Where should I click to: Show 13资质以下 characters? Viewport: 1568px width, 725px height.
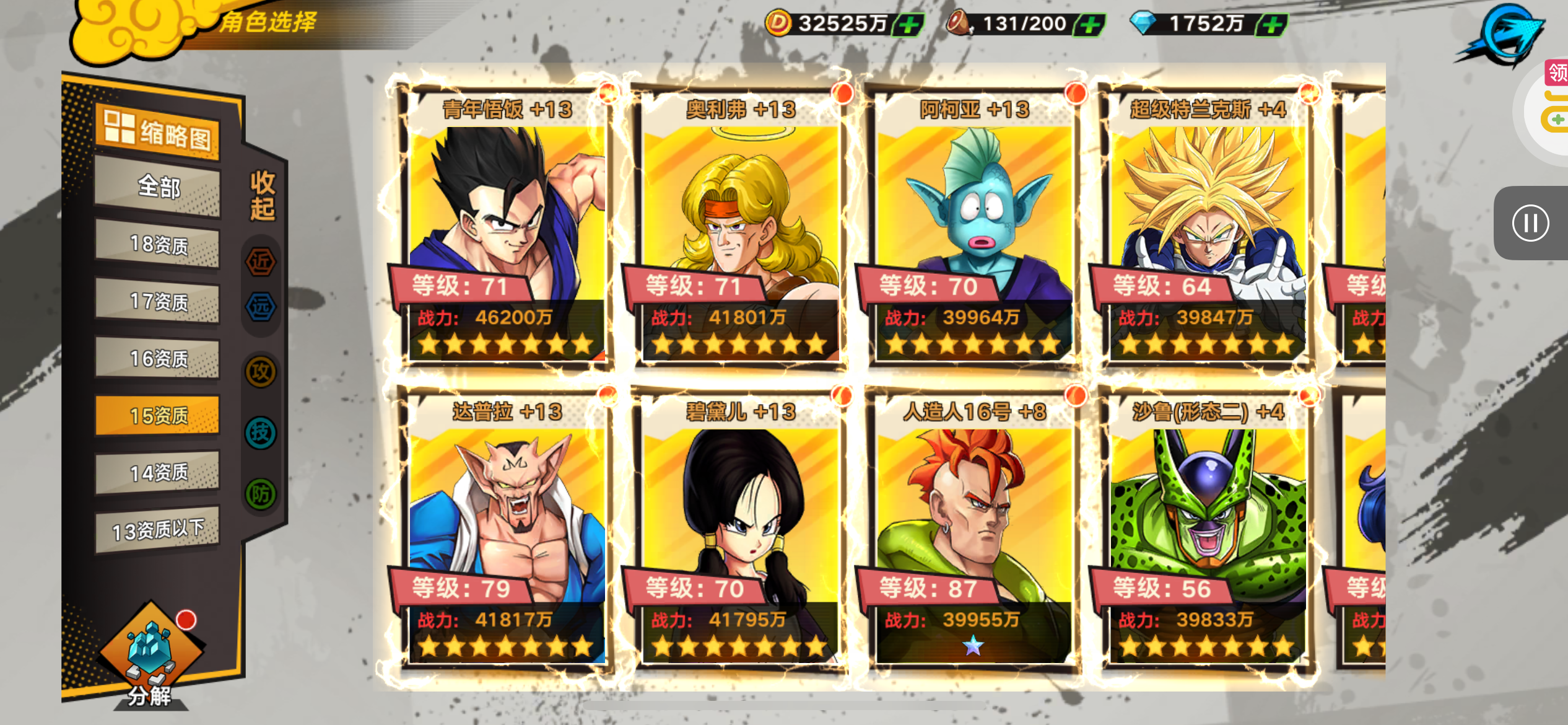point(158,530)
